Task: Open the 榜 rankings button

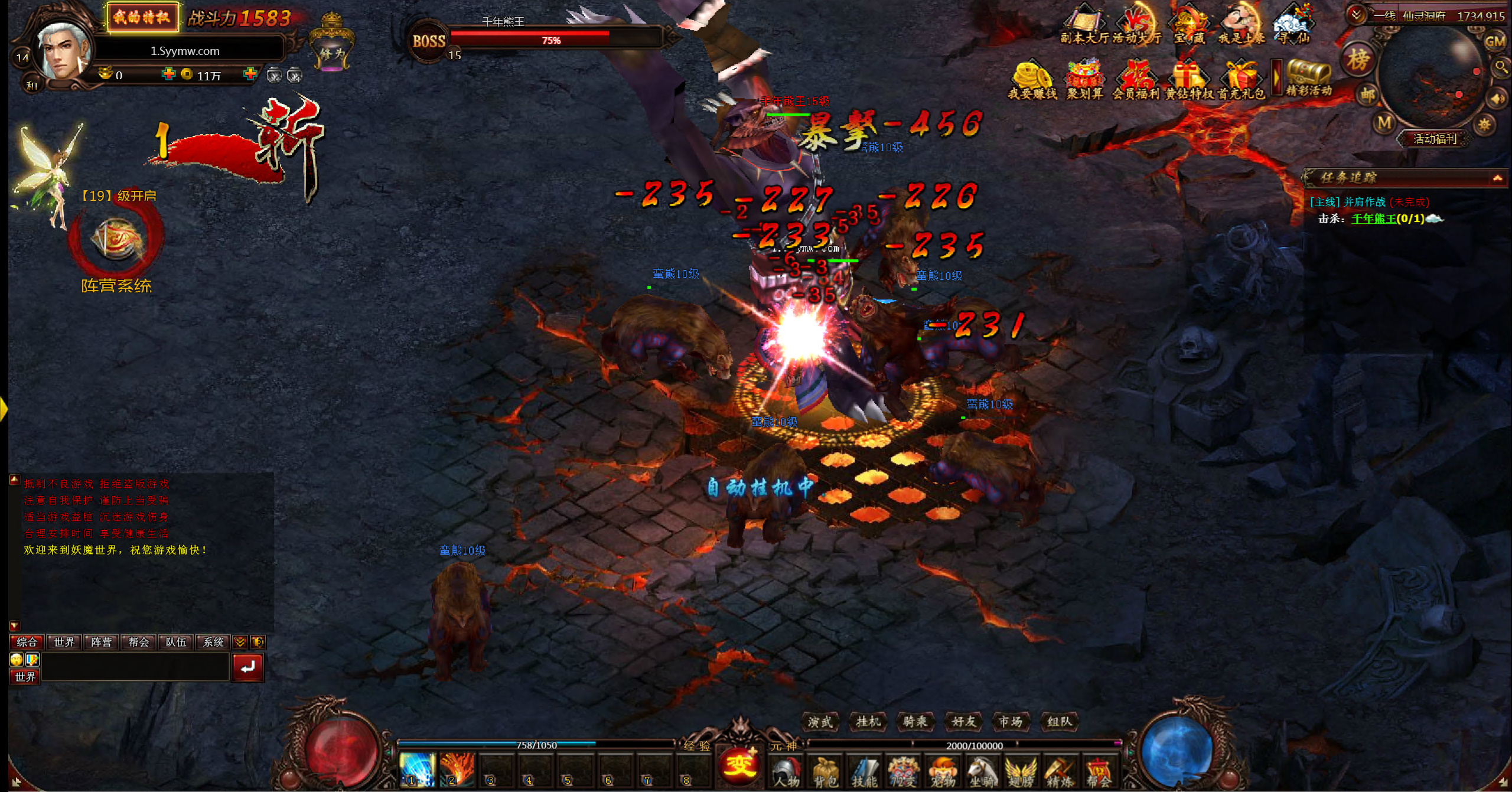Action: click(1358, 59)
